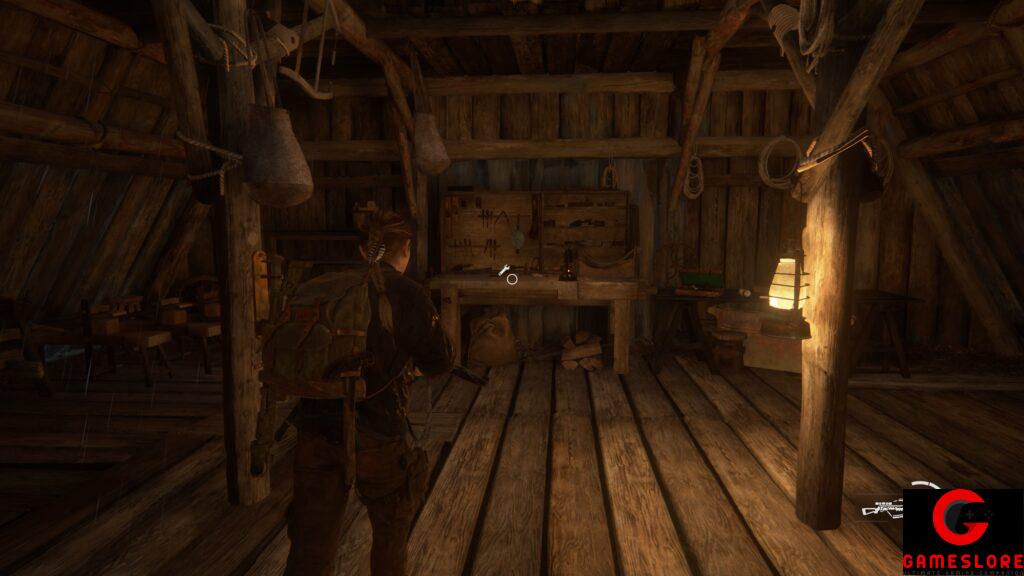Open the GamesLore watermark logo
The width and height of the screenshot is (1024, 576).
(x=962, y=531)
